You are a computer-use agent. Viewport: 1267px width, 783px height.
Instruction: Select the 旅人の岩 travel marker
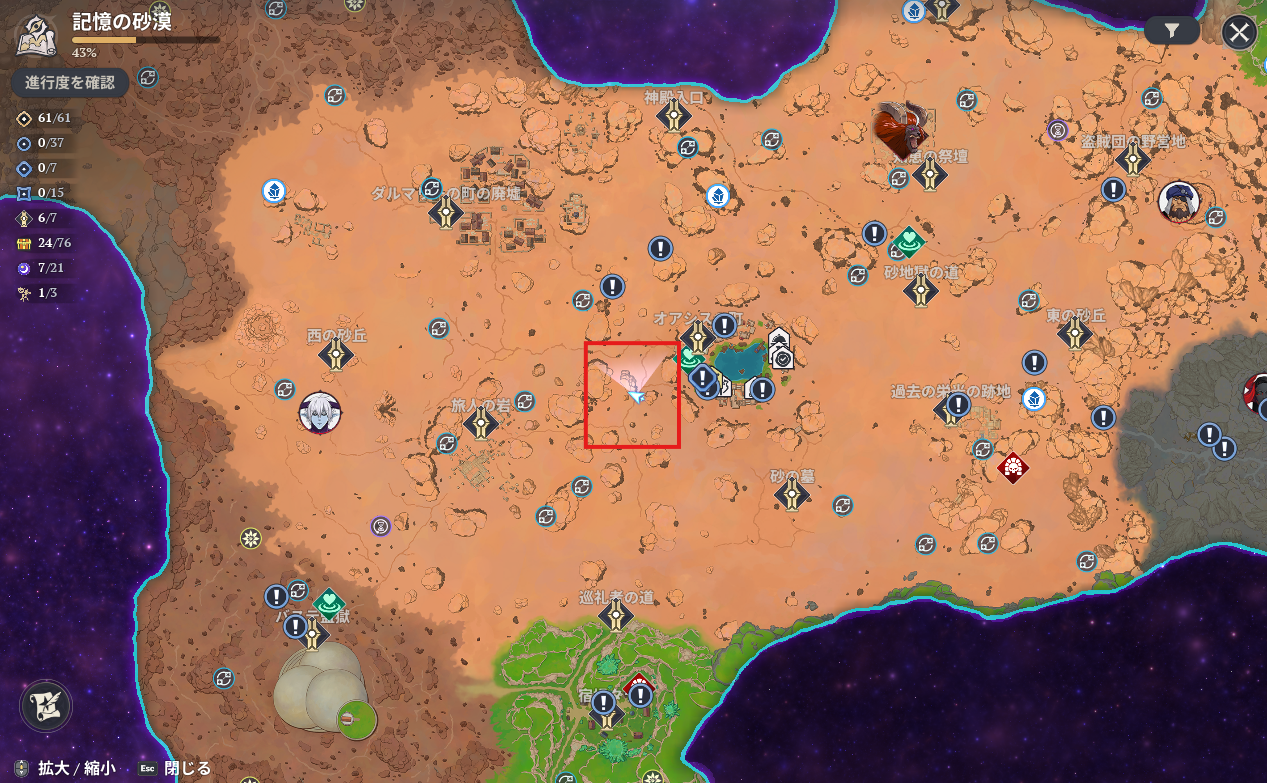[481, 423]
